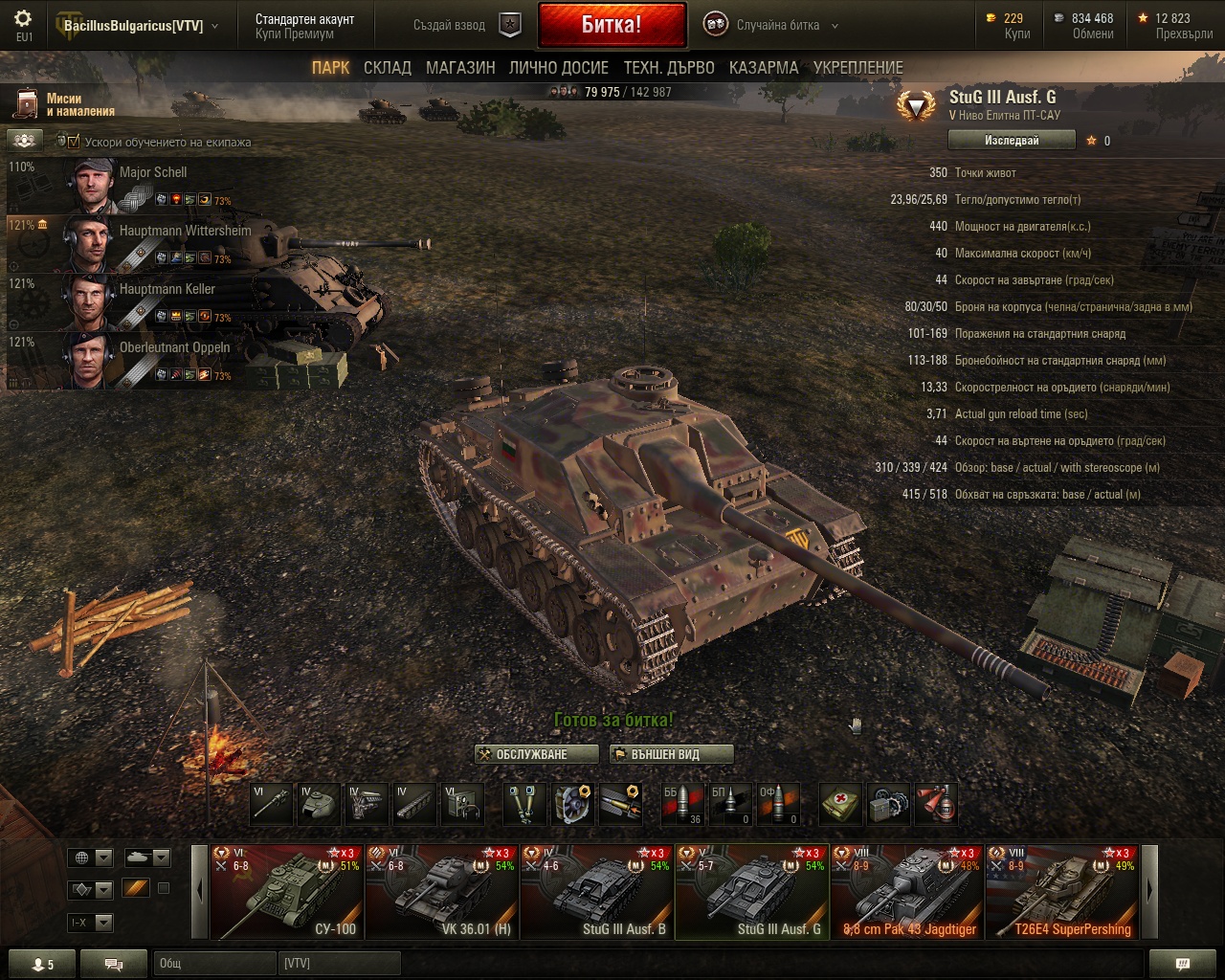Switch to the МАГАЗИН tab
This screenshot has width=1225, height=980.
460,68
